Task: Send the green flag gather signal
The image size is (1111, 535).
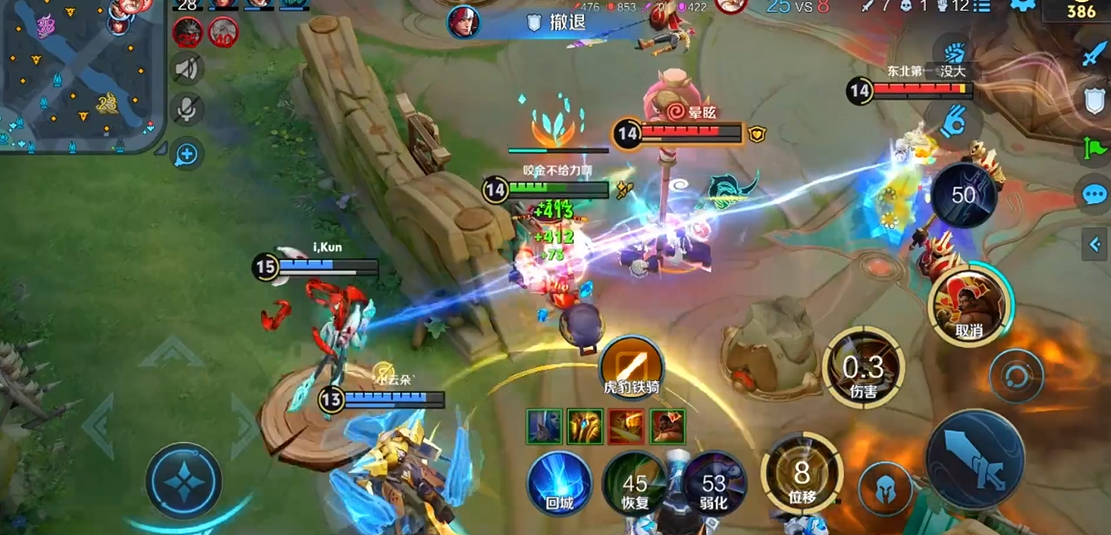Action: (1093, 147)
